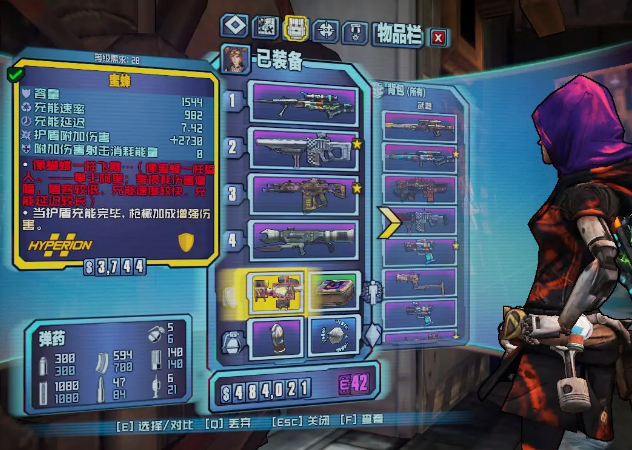This screenshot has width=632, height=450.
Task: Open the skills tab with crosshair icon
Action: tap(326, 25)
